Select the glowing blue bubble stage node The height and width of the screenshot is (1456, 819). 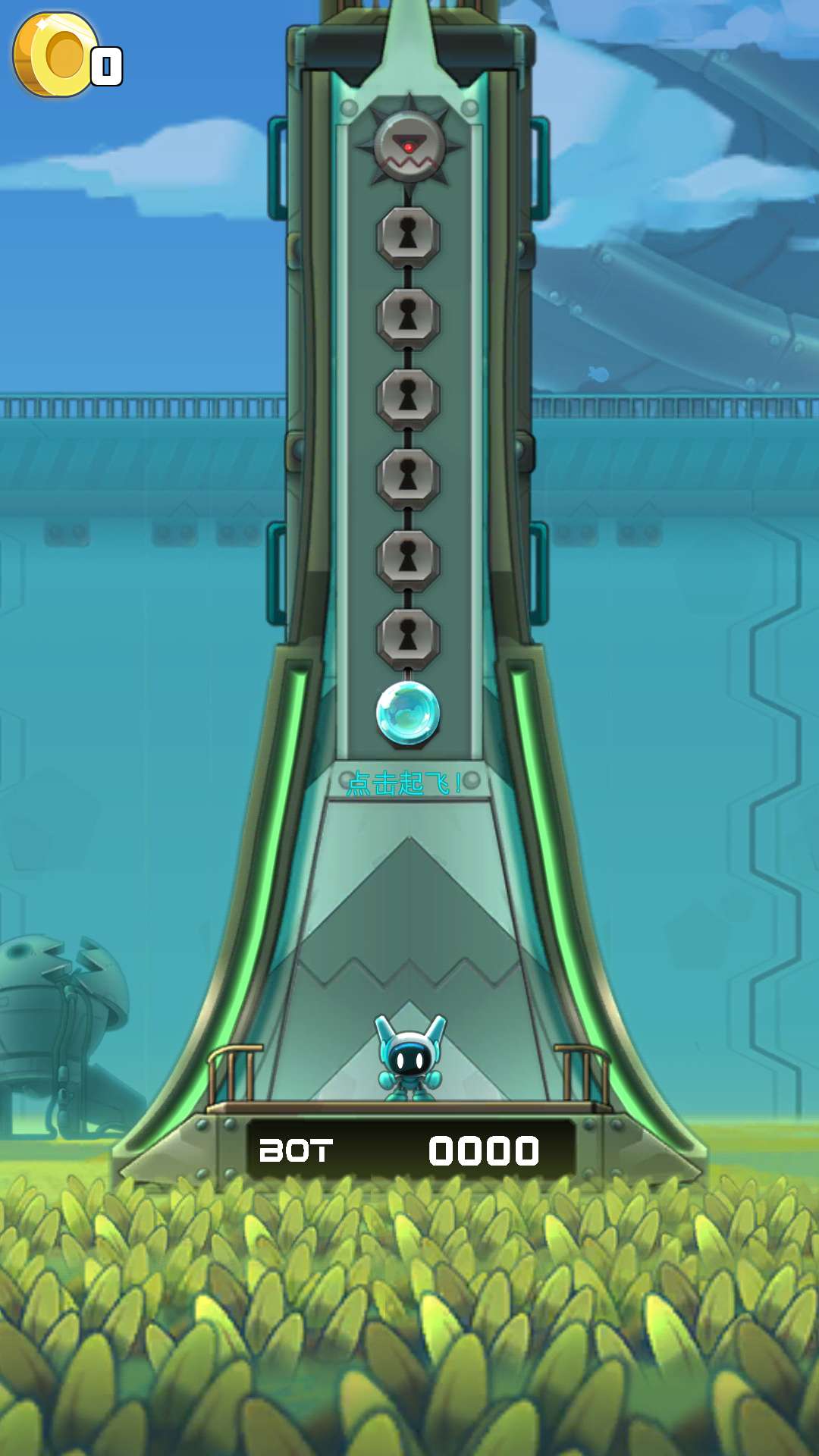(x=408, y=712)
